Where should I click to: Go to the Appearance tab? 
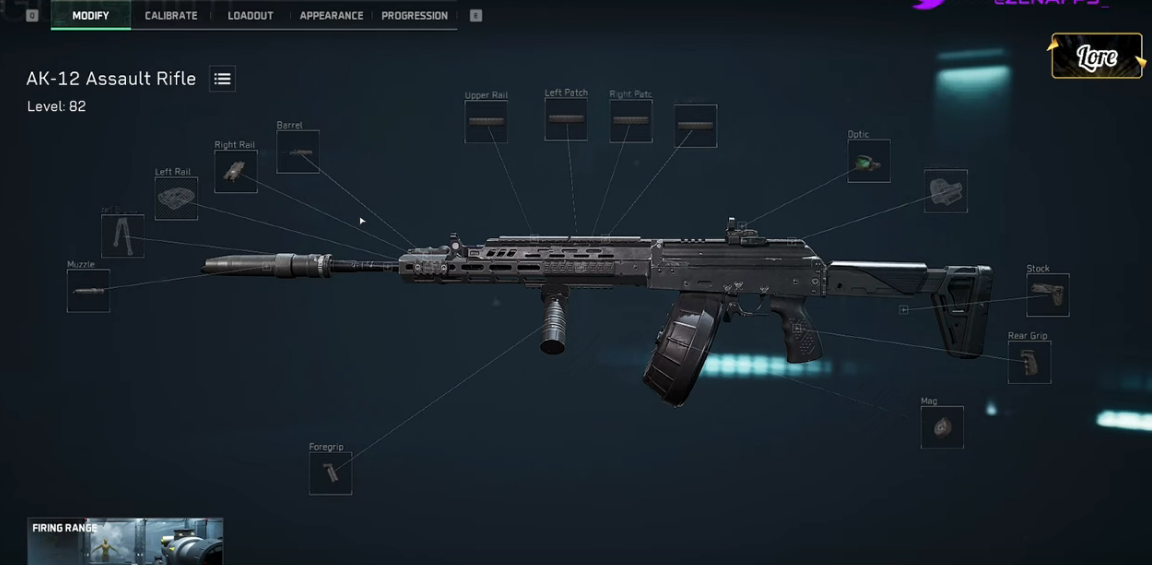(x=331, y=16)
